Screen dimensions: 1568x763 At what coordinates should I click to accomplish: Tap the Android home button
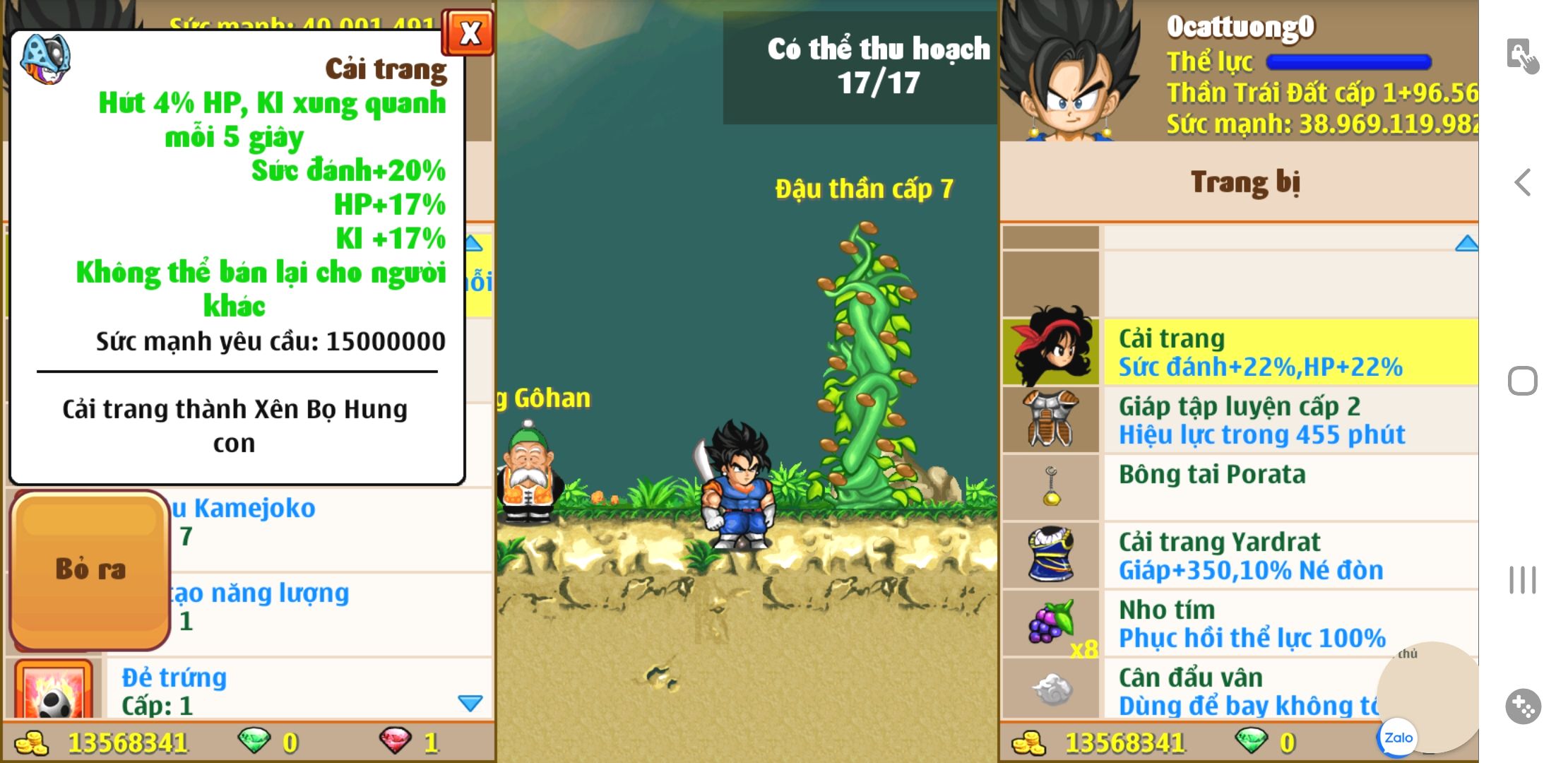pos(1523,381)
